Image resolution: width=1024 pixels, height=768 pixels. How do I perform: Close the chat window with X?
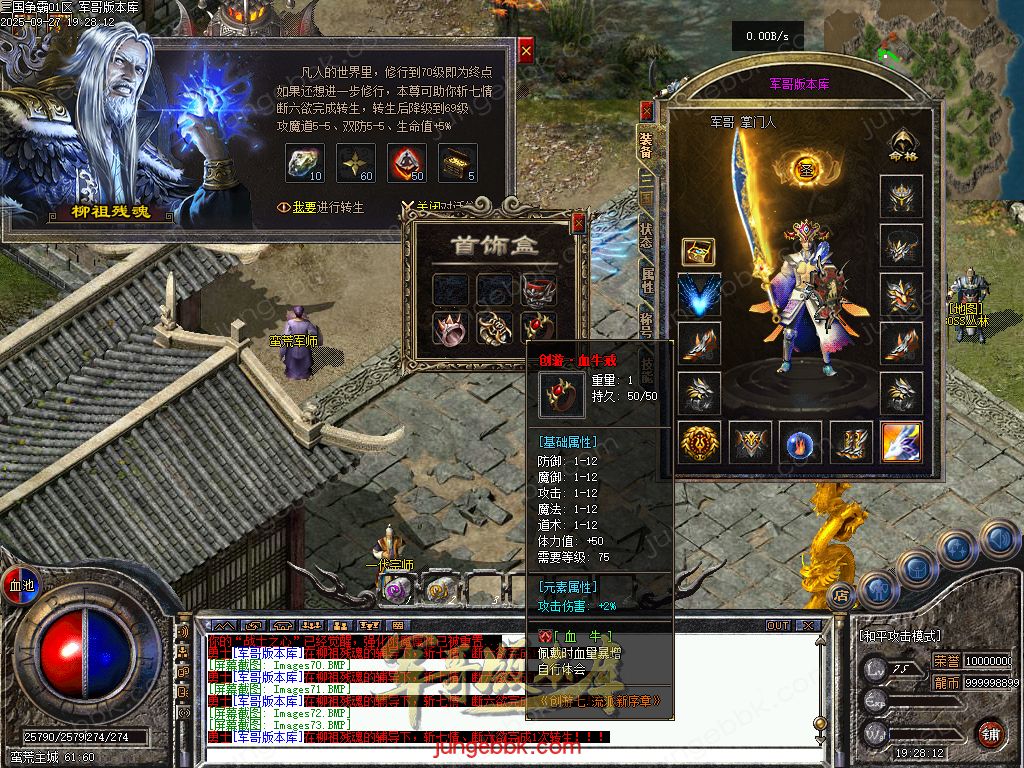806,625
